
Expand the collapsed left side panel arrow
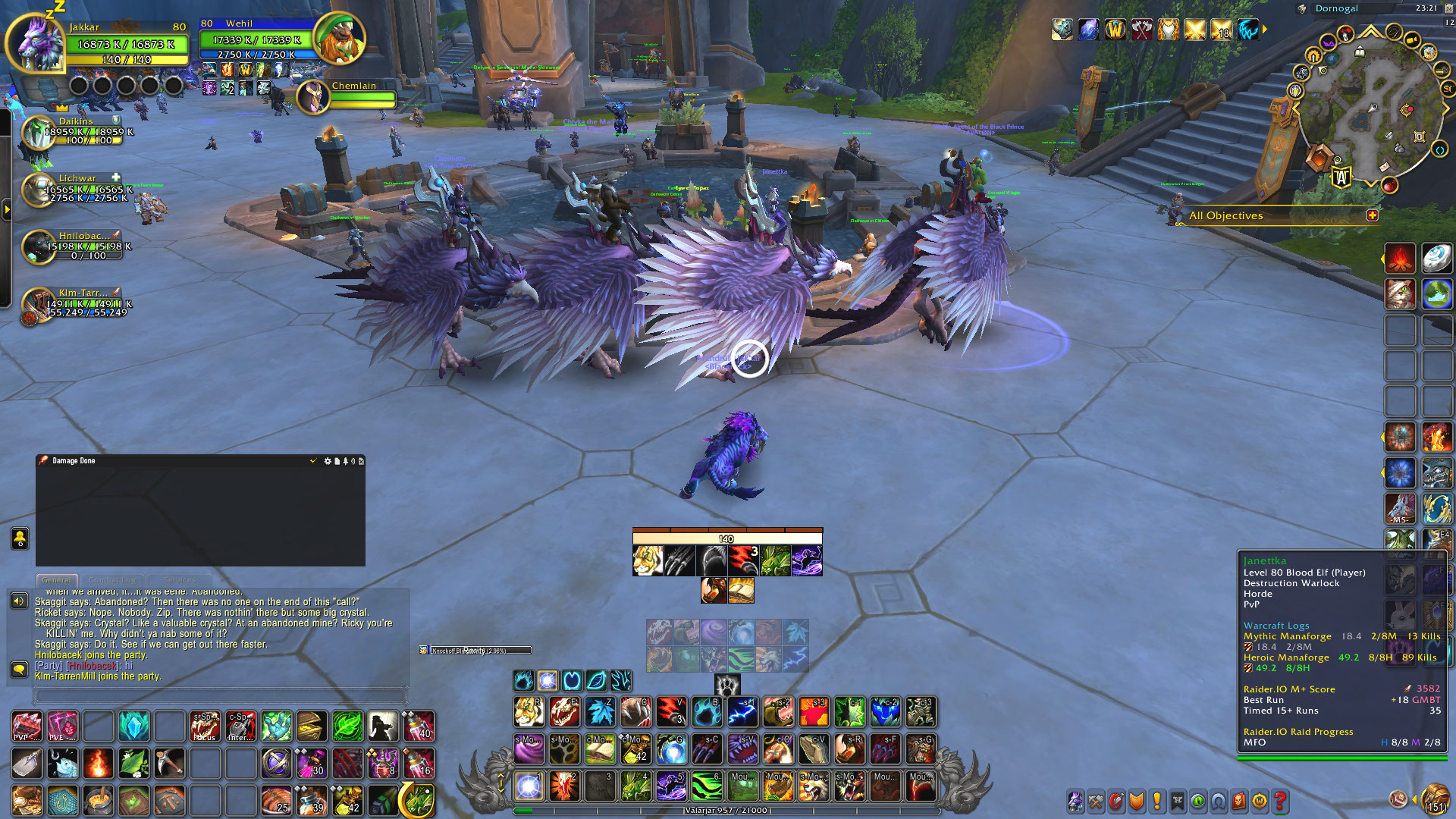click(x=6, y=210)
